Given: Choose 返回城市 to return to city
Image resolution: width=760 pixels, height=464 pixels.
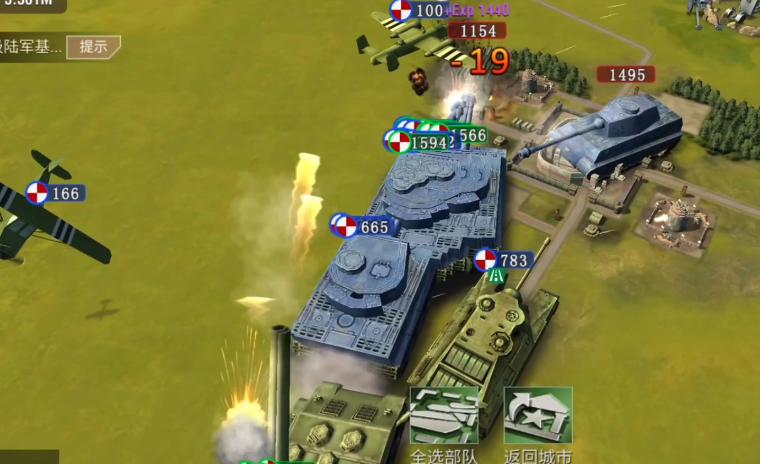Looking at the screenshot, I should tap(538, 423).
